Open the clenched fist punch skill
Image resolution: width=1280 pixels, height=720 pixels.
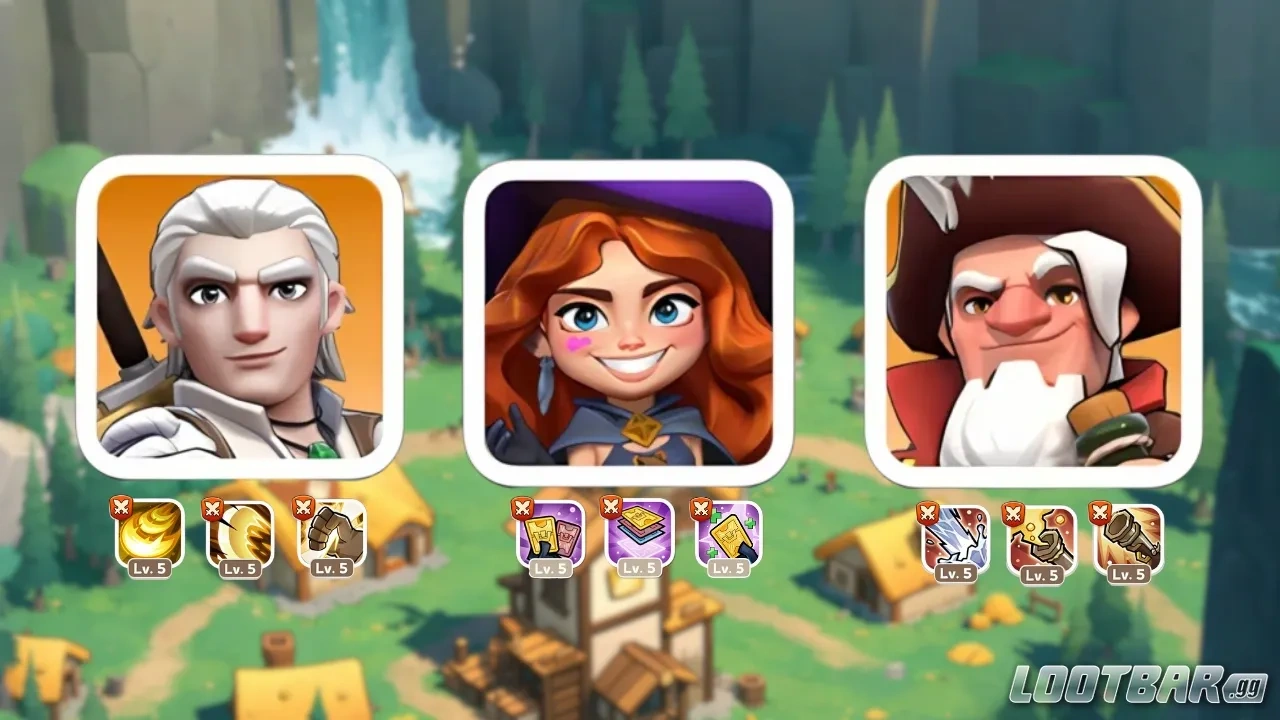click(330, 536)
